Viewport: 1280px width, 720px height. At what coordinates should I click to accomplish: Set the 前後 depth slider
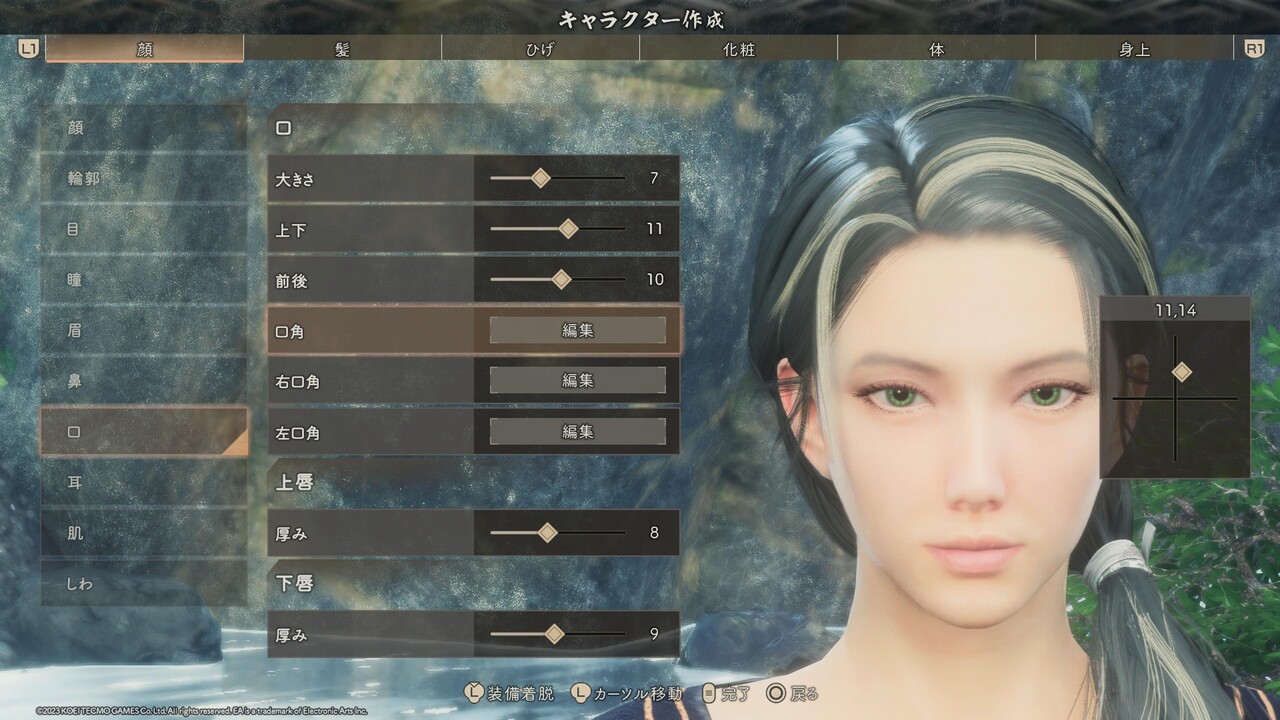pyautogui.click(x=561, y=280)
